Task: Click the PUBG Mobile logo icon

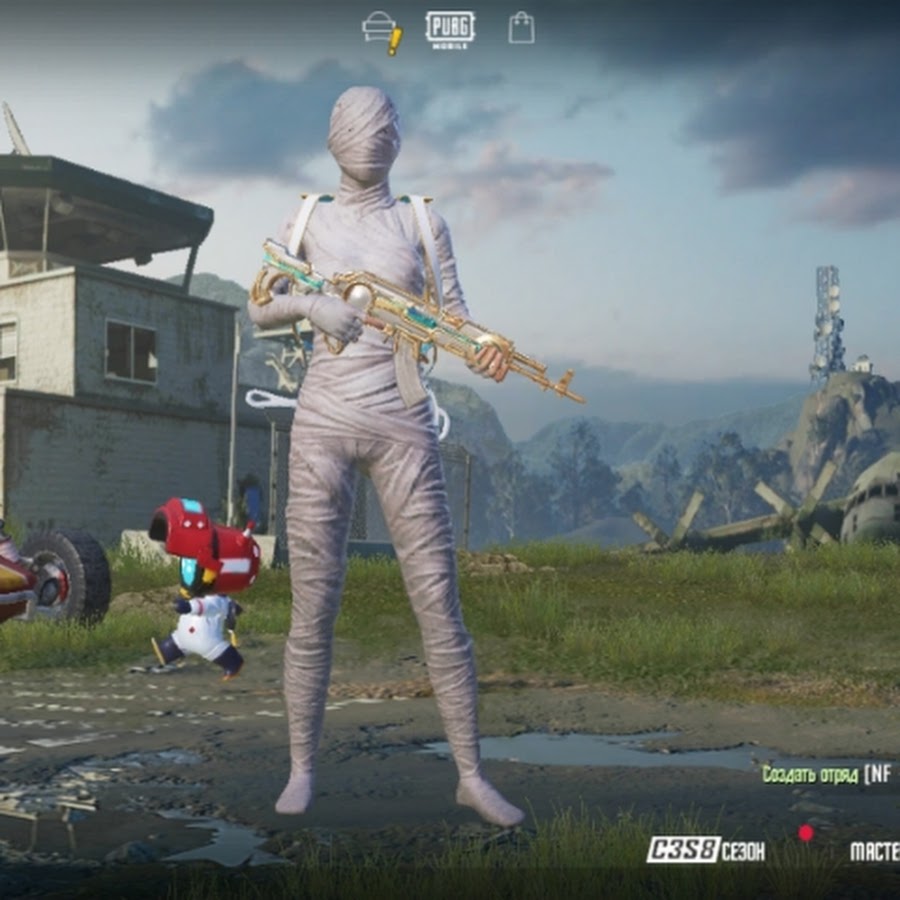Action: [x=450, y=28]
